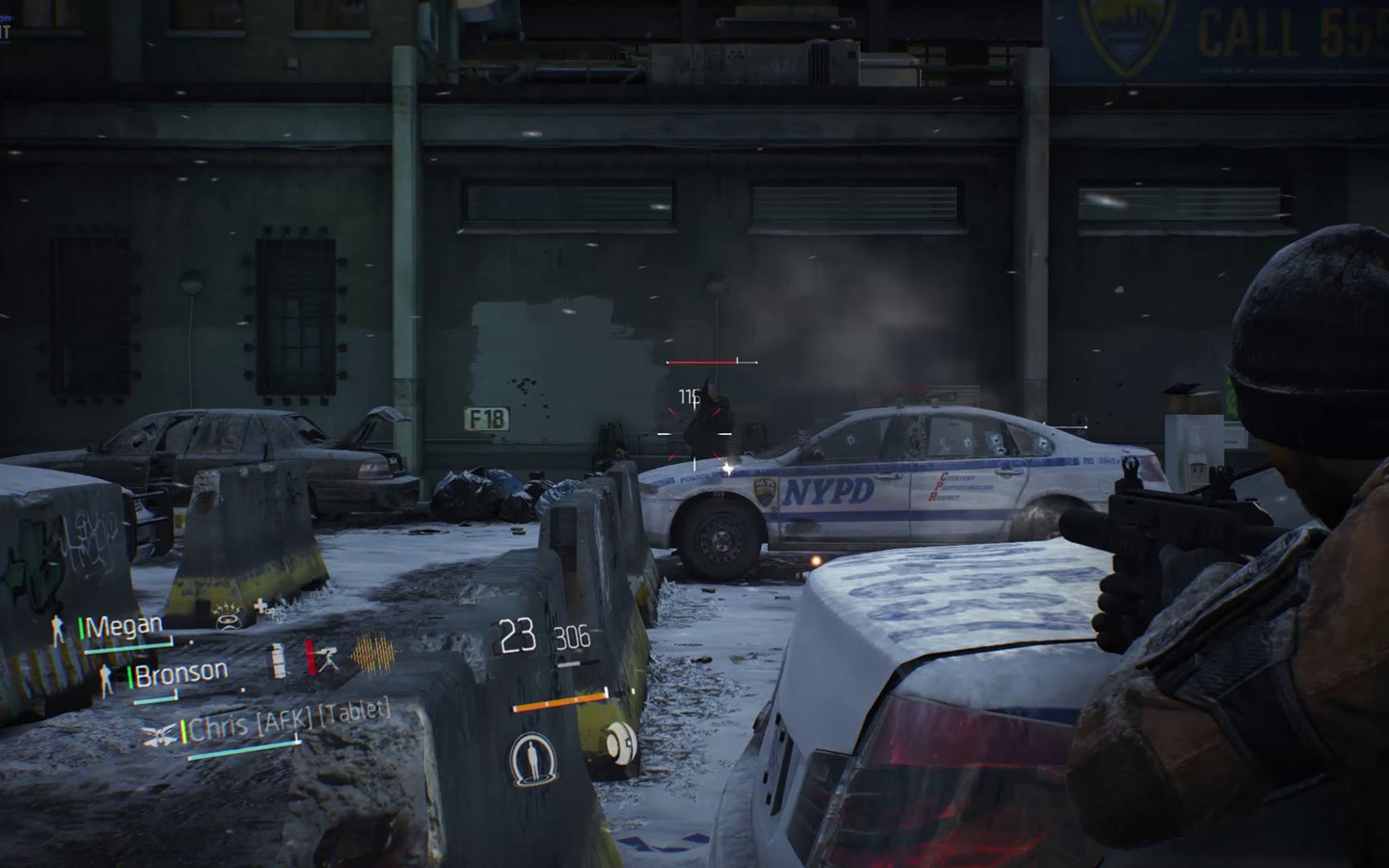Click the orange sound-wave icon

374,654
